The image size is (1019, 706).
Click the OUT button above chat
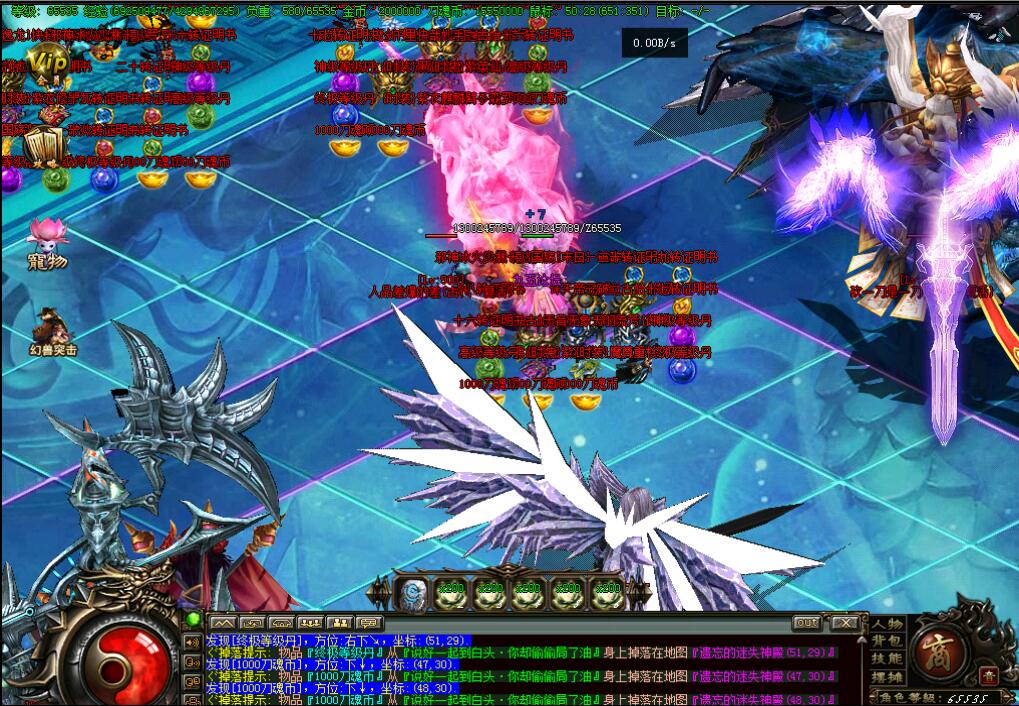pyautogui.click(x=808, y=623)
